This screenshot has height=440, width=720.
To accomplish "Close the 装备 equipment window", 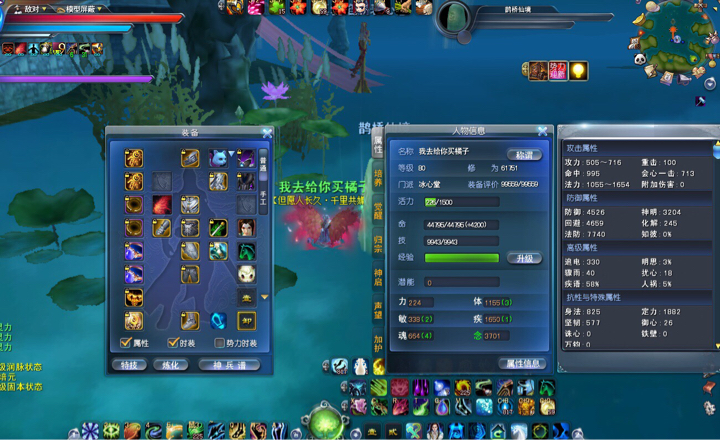I will pyautogui.click(x=267, y=132).
